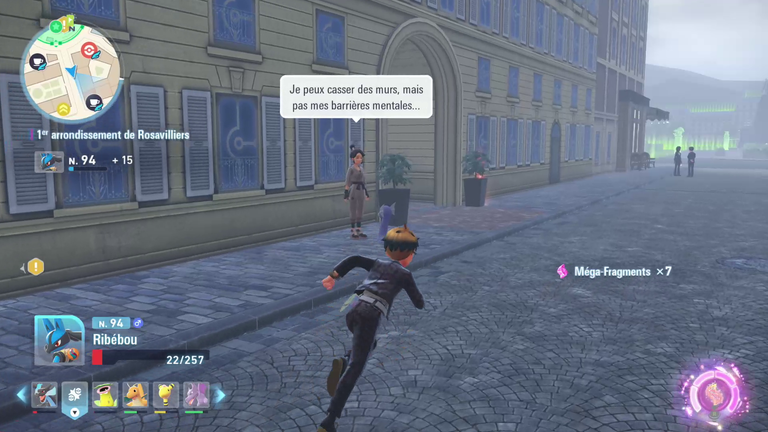The height and width of the screenshot is (432, 768).
Task: Select the purple Pokémon party slot
Action: pos(195,395)
